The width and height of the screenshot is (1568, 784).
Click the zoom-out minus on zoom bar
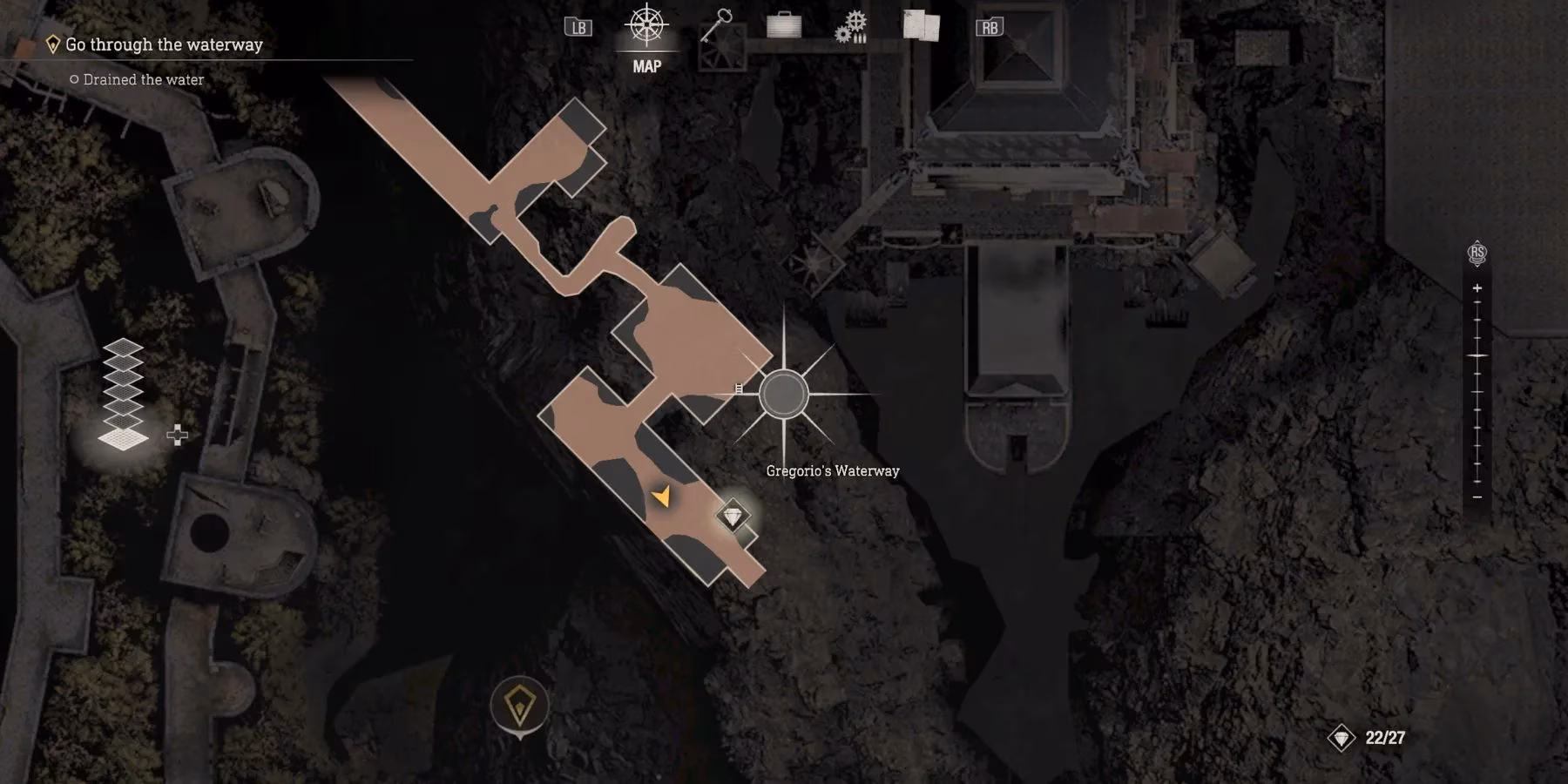[1477, 497]
